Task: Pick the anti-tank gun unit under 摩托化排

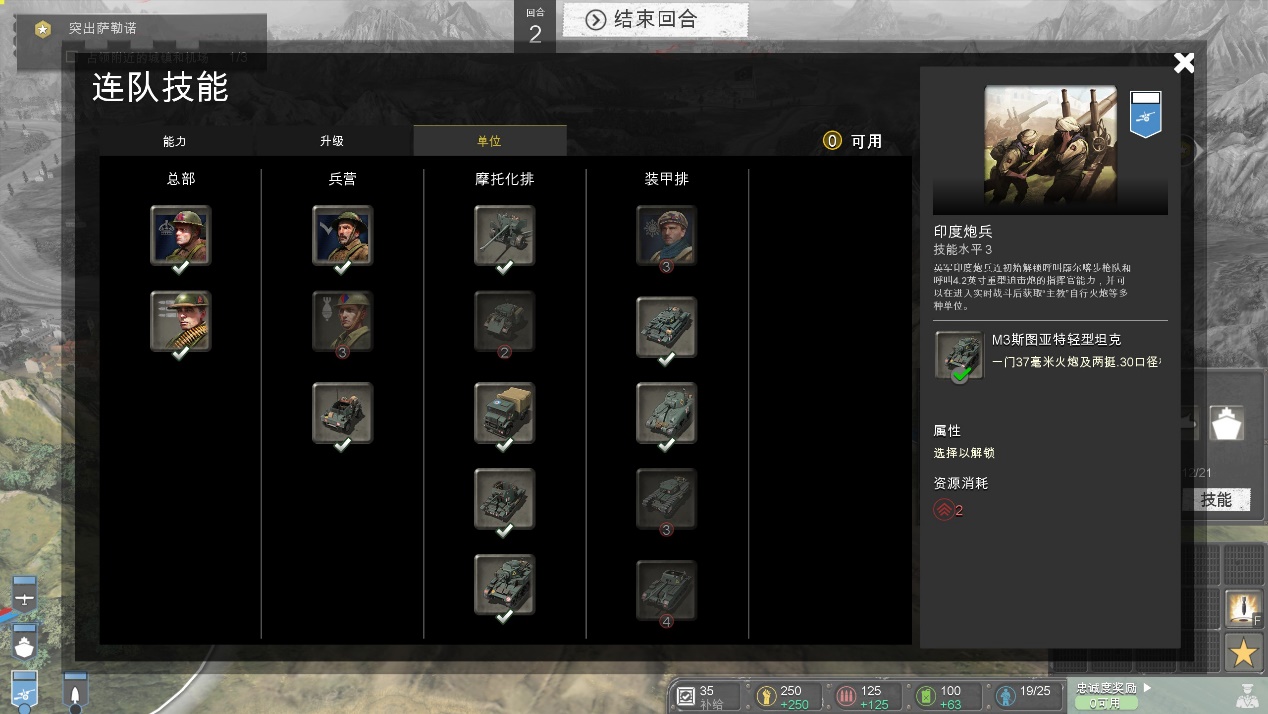Action: (x=504, y=235)
